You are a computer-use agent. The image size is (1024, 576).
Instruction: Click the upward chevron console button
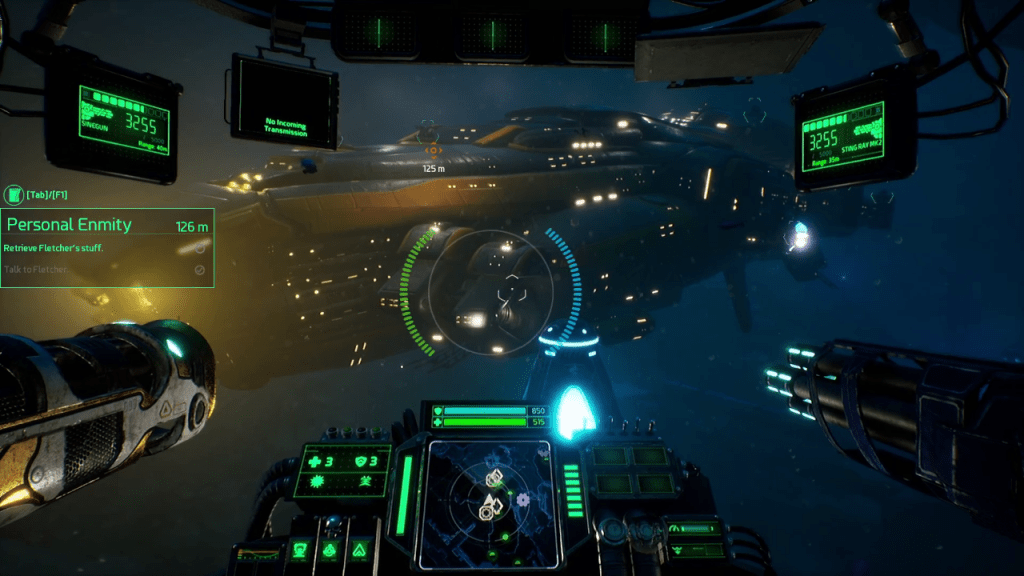click(358, 549)
